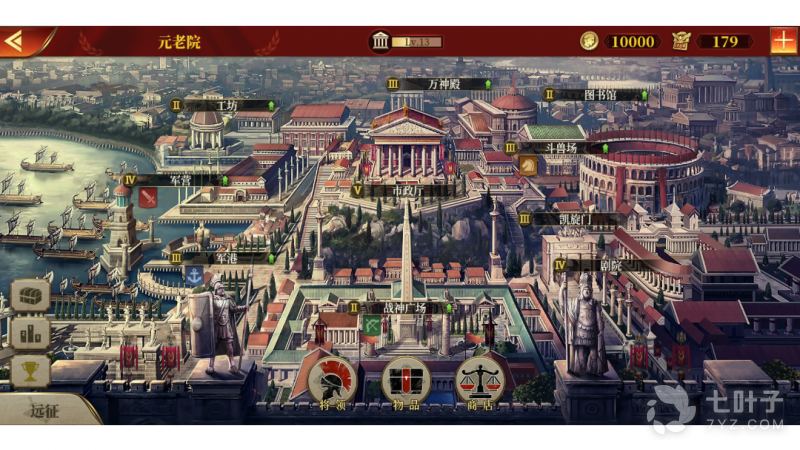Open the 万神殿 (Pantheon) building label
Image resolution: width=800 pixels, height=450 pixels.
[x=444, y=84]
